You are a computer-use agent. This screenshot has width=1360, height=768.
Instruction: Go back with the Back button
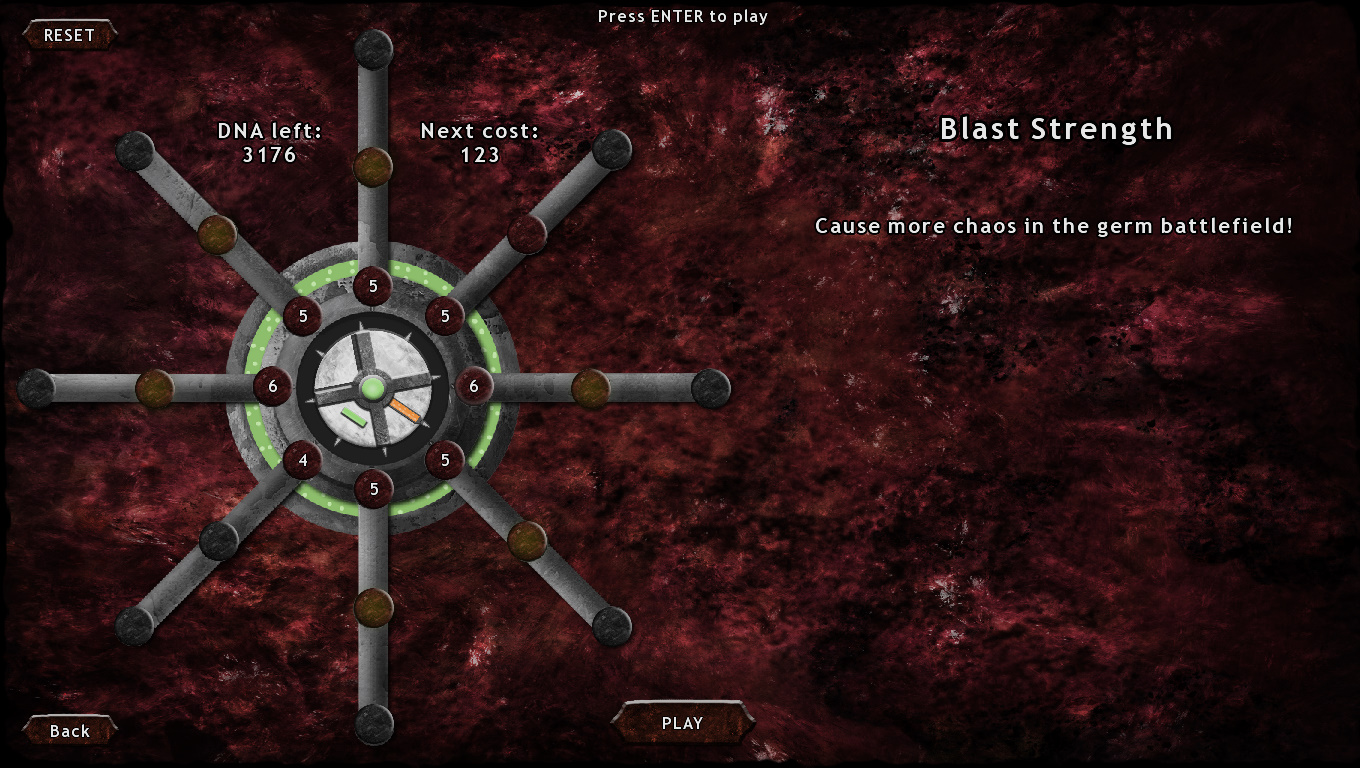point(70,731)
